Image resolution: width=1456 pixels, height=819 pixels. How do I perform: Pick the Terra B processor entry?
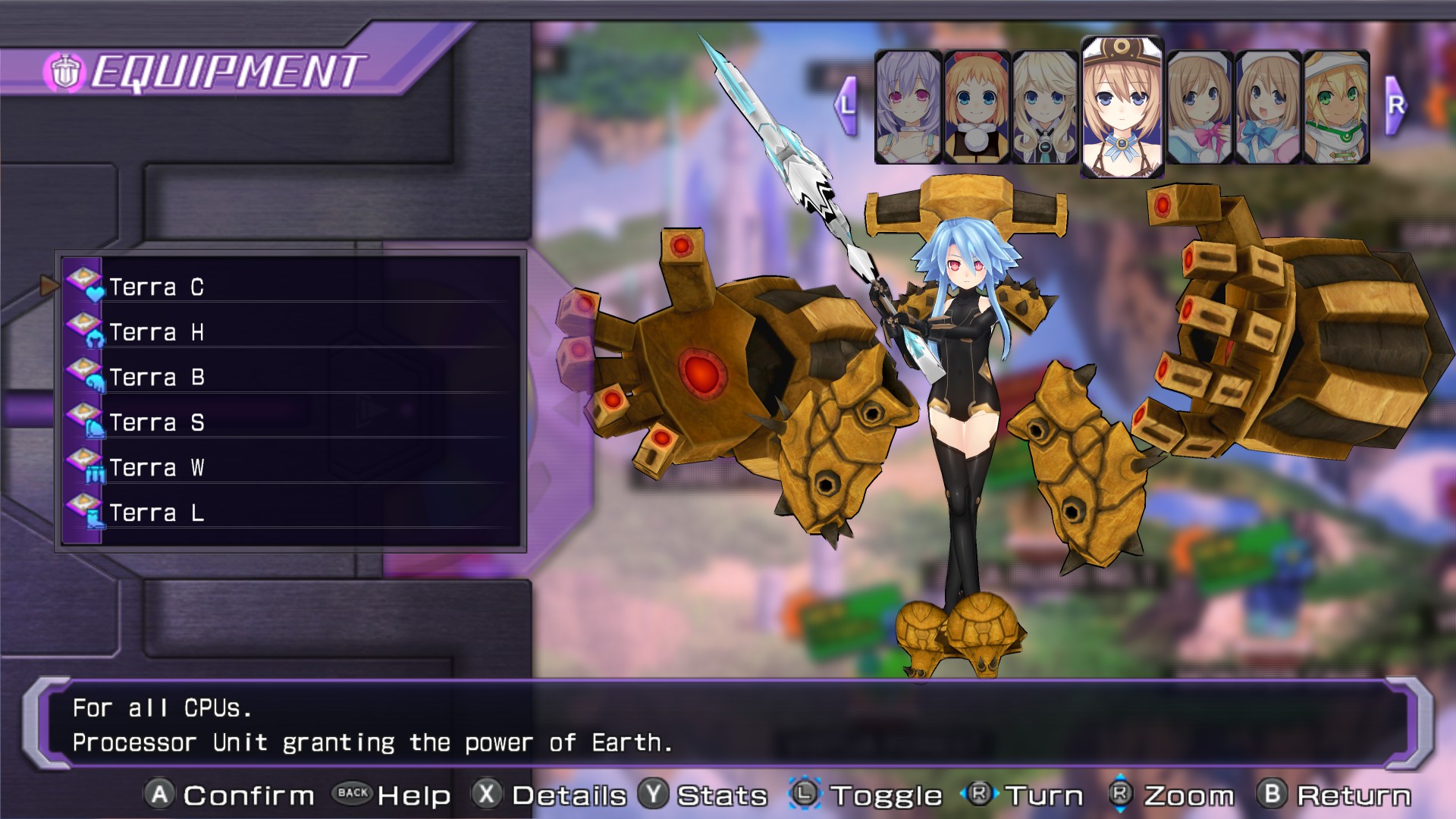coord(156,378)
